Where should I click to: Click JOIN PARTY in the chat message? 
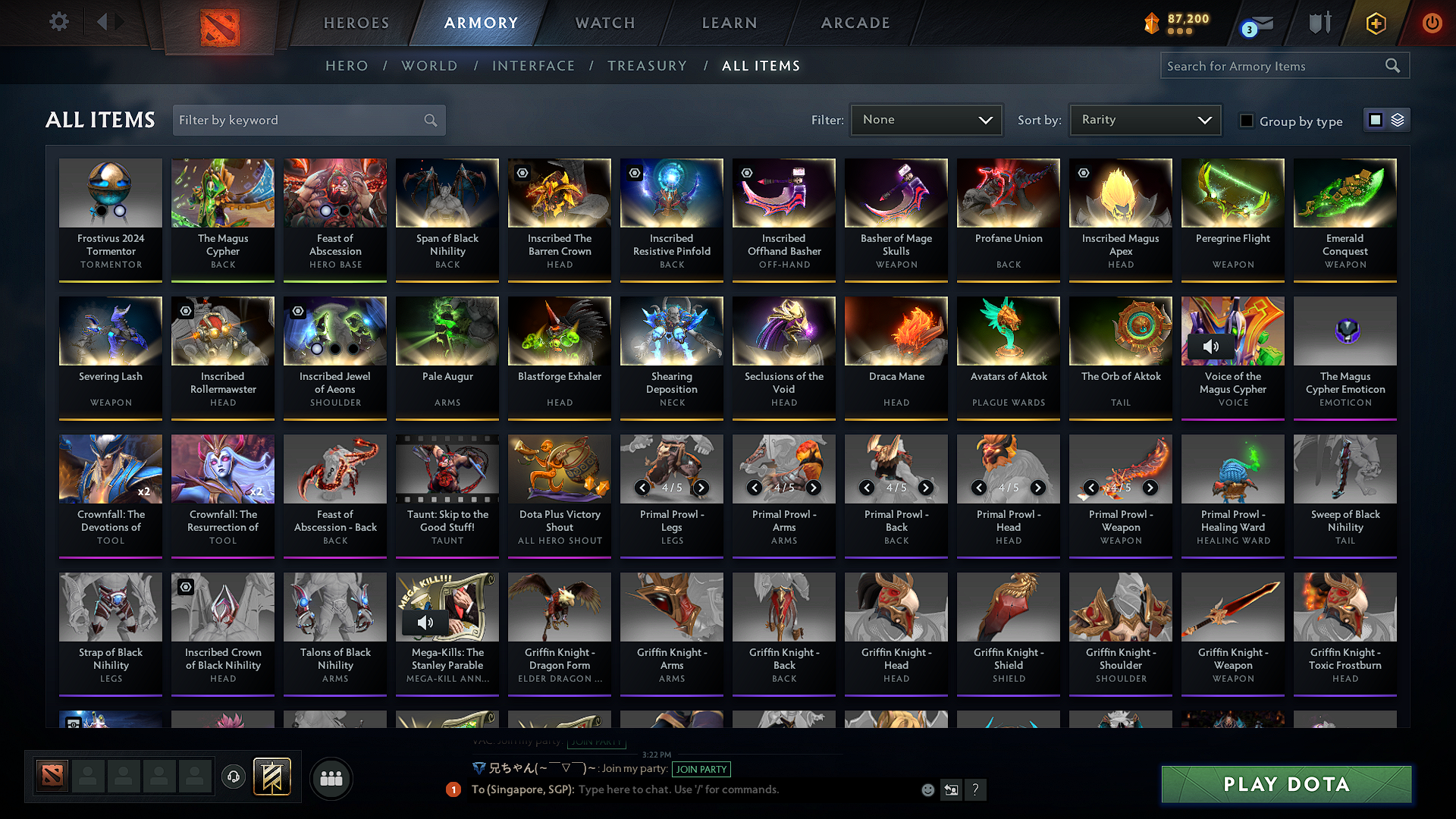701,769
